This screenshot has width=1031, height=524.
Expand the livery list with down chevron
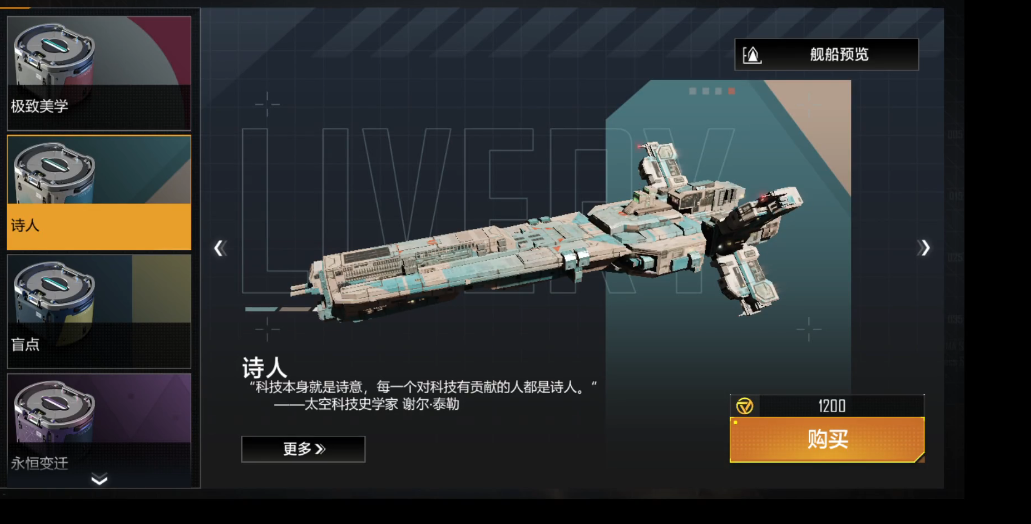pos(99,480)
